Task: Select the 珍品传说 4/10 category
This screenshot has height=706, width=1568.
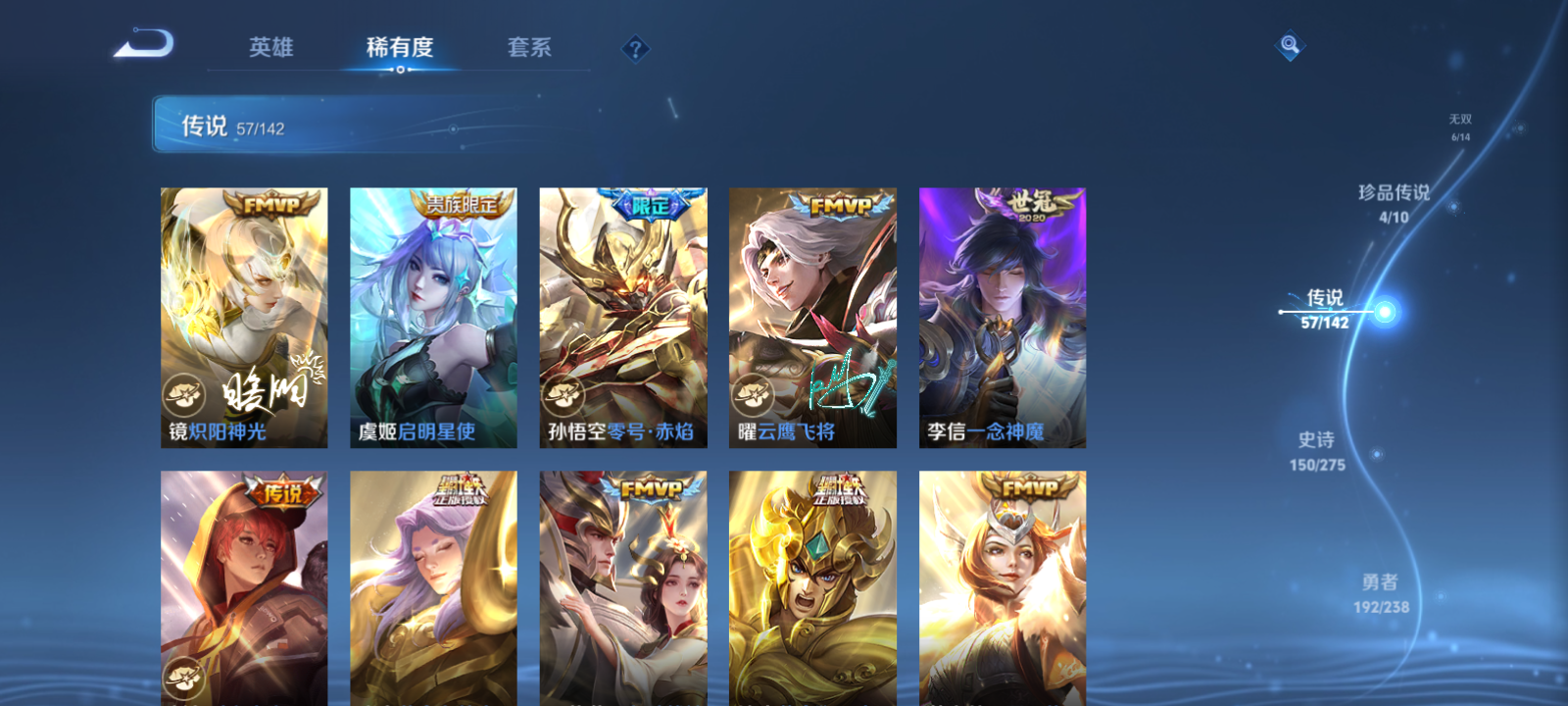Action: (x=1396, y=203)
